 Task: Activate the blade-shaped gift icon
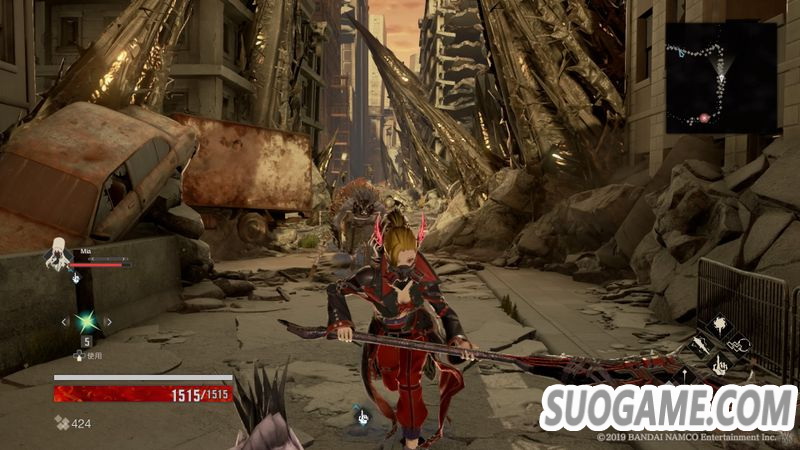click(x=699, y=346)
